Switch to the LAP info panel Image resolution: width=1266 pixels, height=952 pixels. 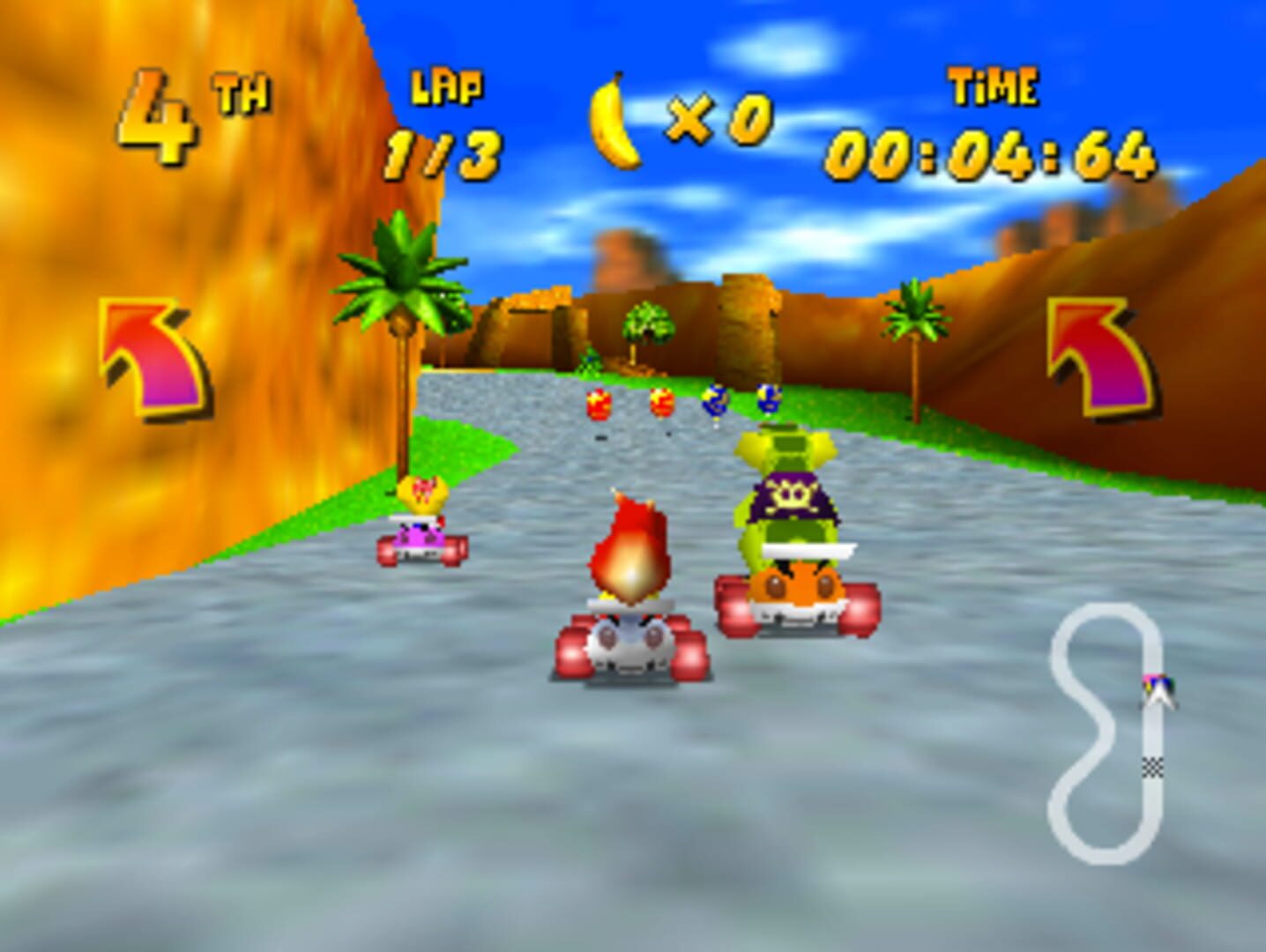coord(445,87)
